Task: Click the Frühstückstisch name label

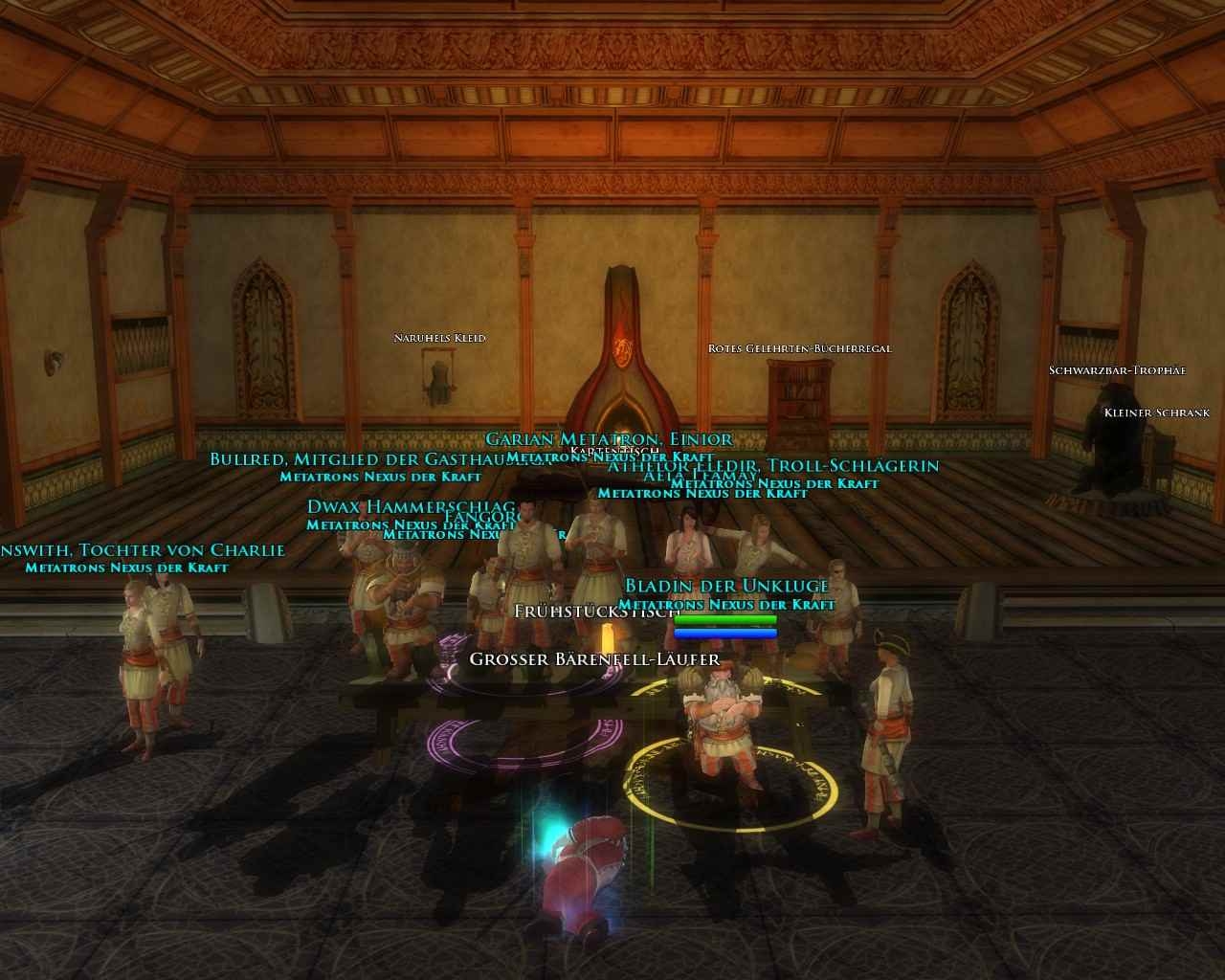Action: [x=596, y=611]
